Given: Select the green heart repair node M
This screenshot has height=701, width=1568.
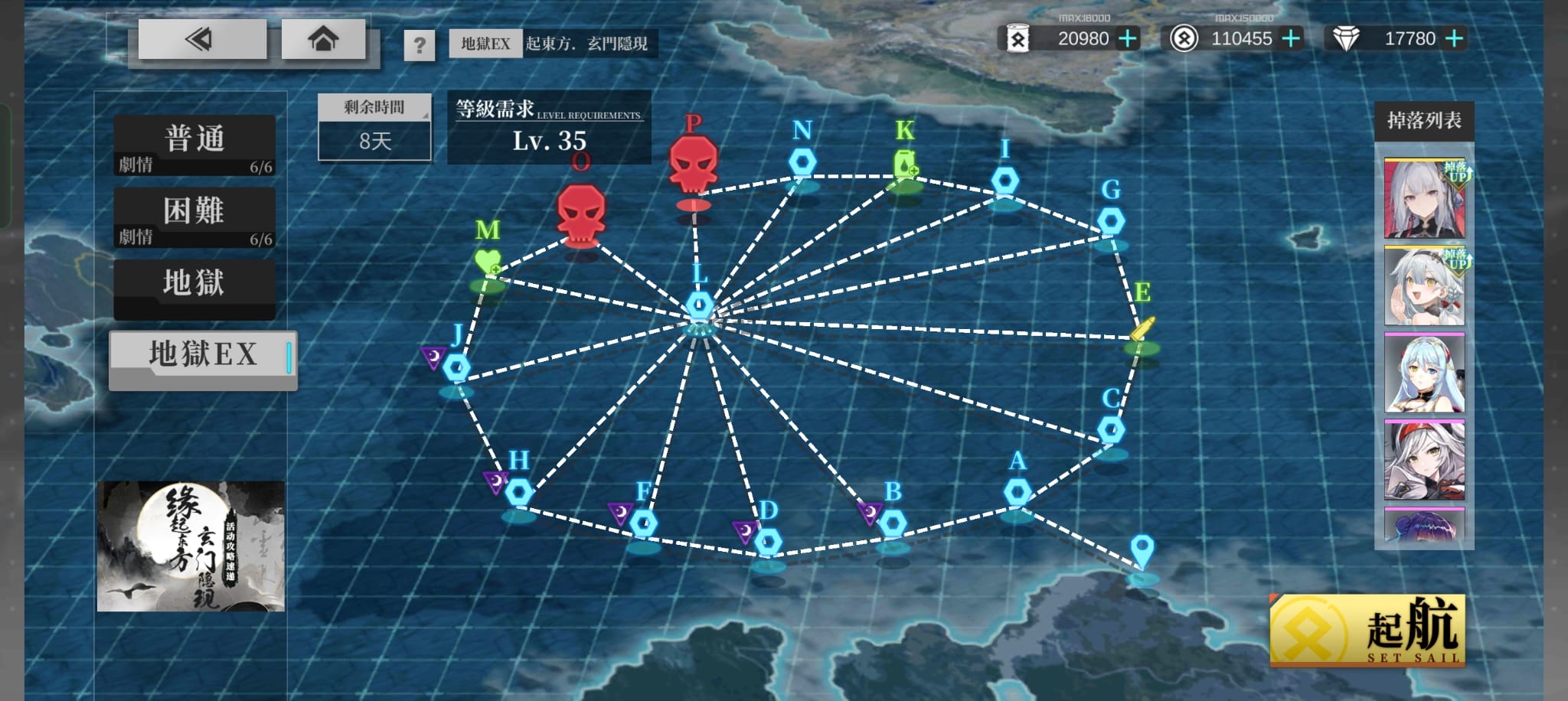Looking at the screenshot, I should 488,262.
